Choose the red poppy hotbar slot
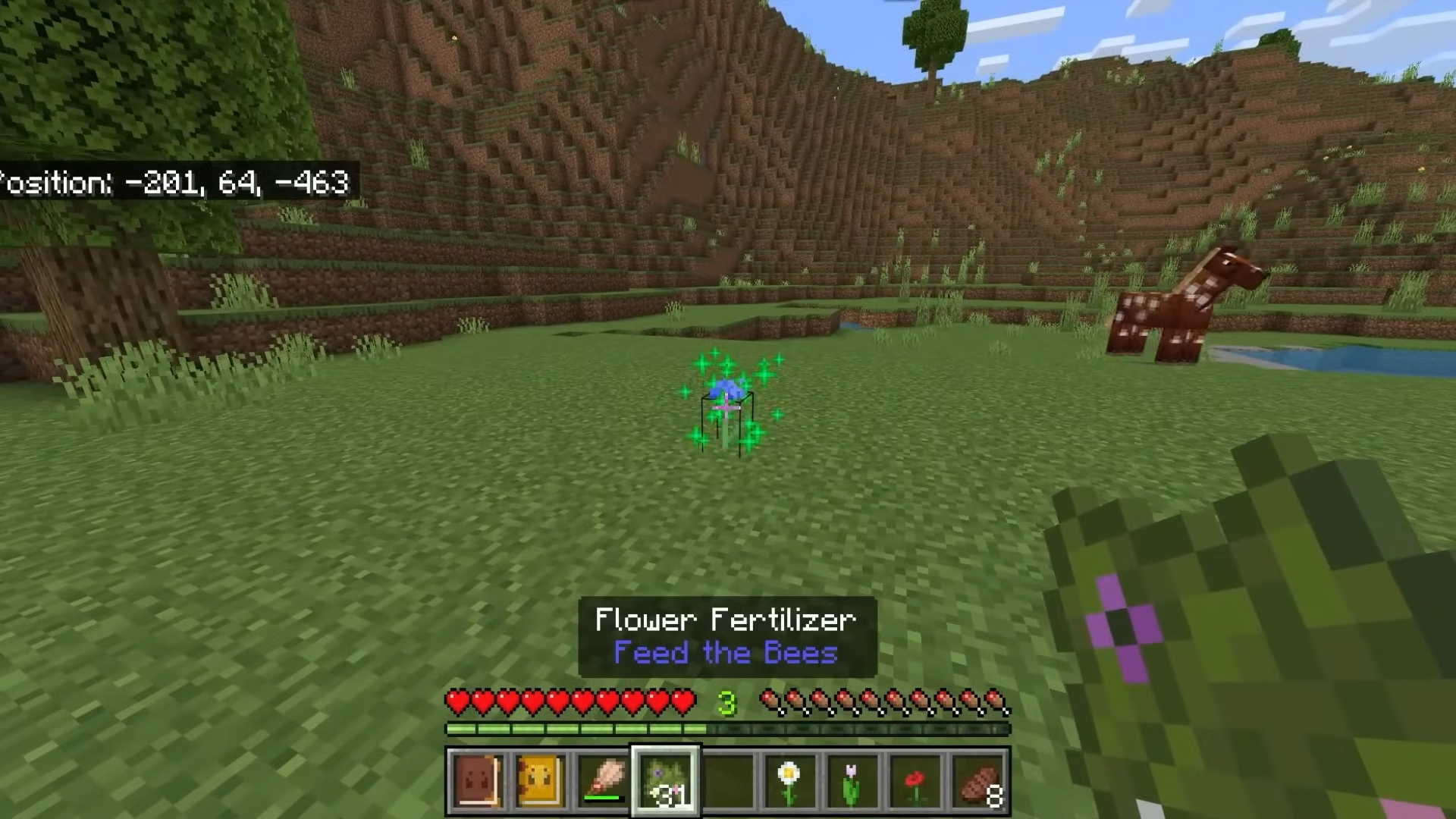Image resolution: width=1456 pixels, height=819 pixels. coord(915,781)
